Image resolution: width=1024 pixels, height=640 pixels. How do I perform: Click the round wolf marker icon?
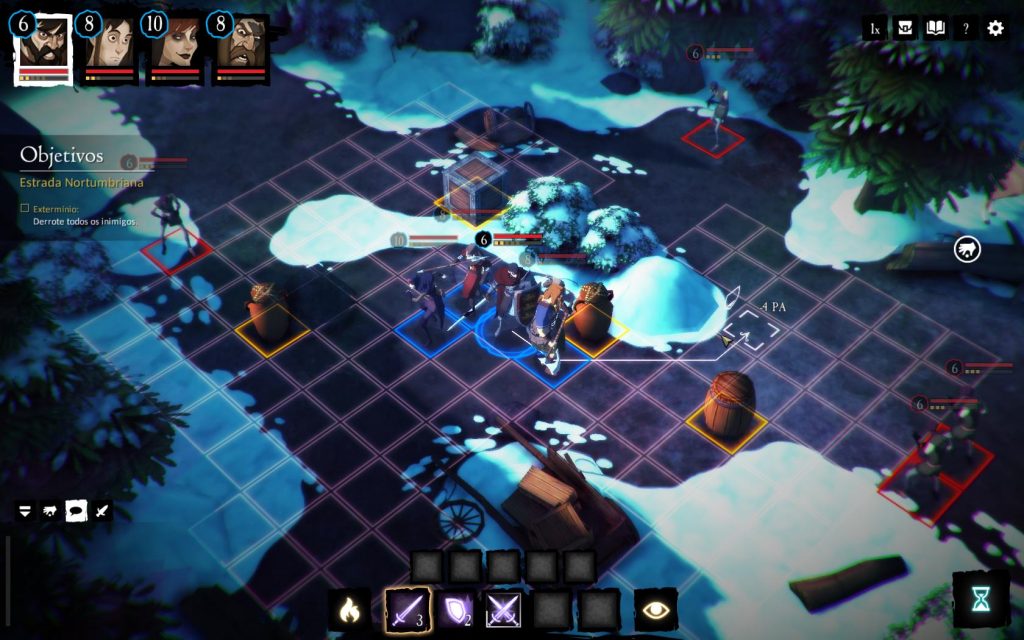pyautogui.click(x=967, y=248)
